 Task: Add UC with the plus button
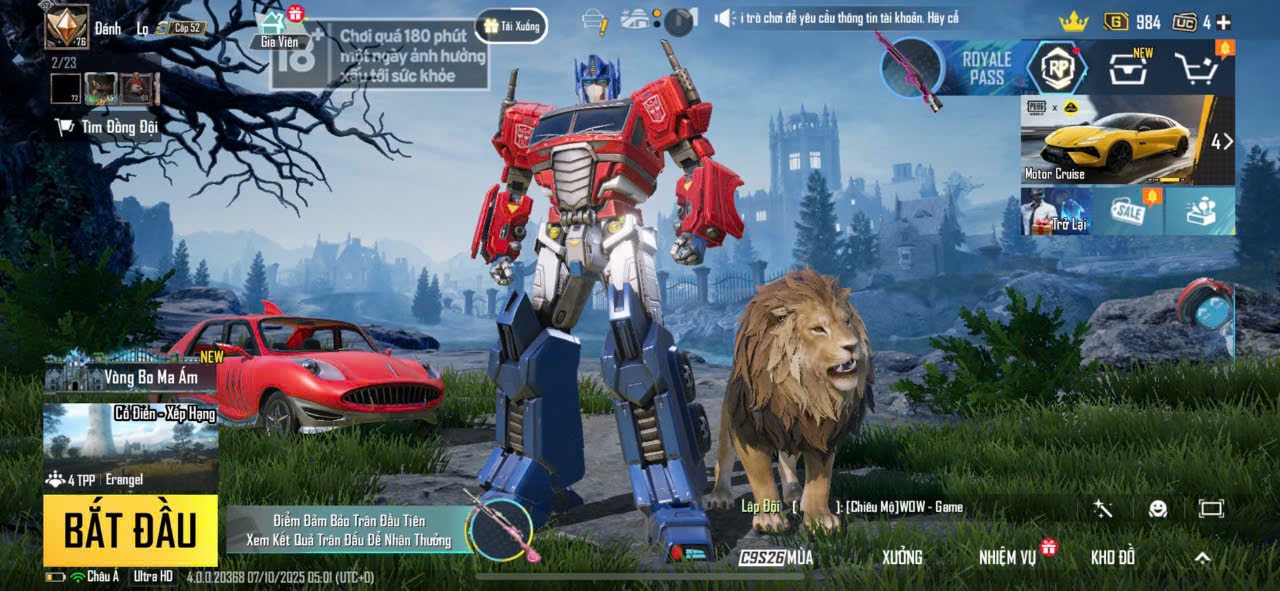click(x=1223, y=22)
